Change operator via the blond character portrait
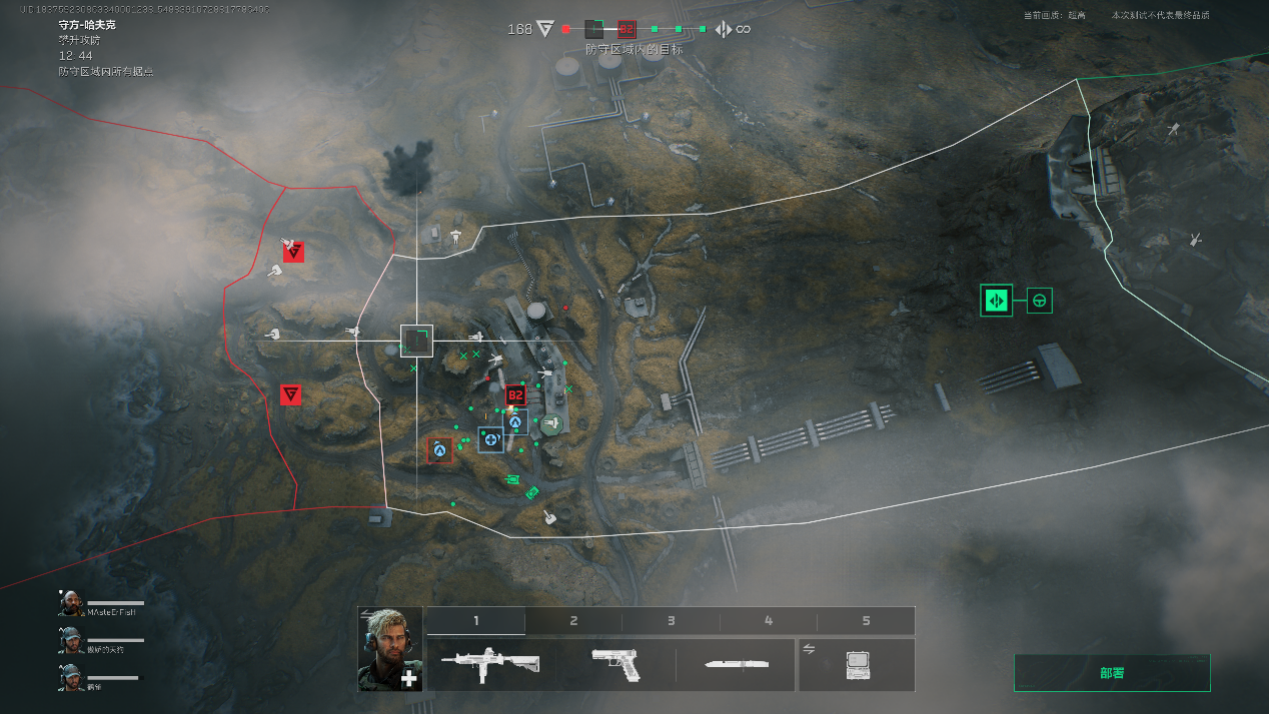This screenshot has width=1269, height=714. point(390,649)
